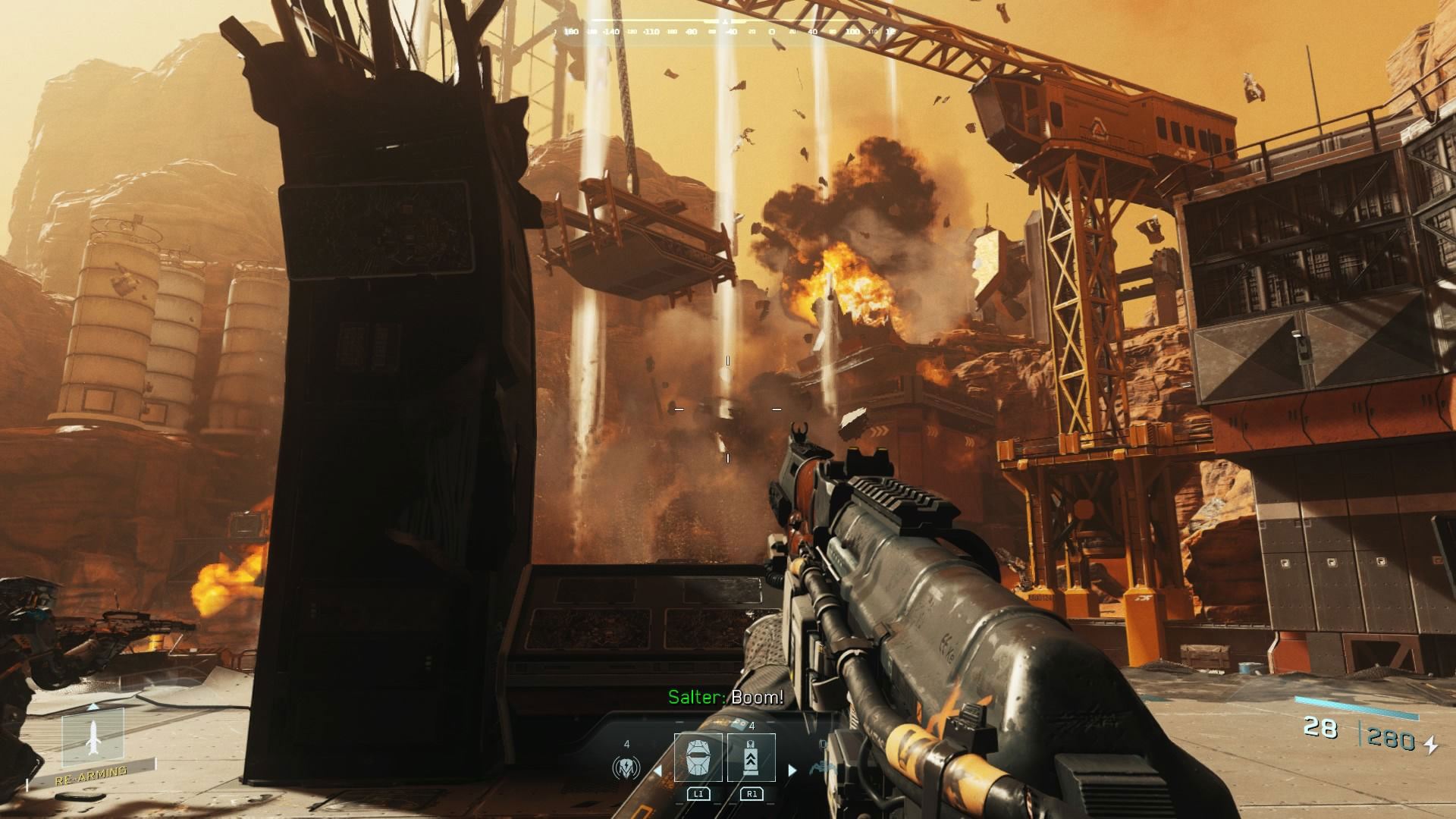Click the compass heading strip
Screen dimensions: 1456x819
click(726, 32)
